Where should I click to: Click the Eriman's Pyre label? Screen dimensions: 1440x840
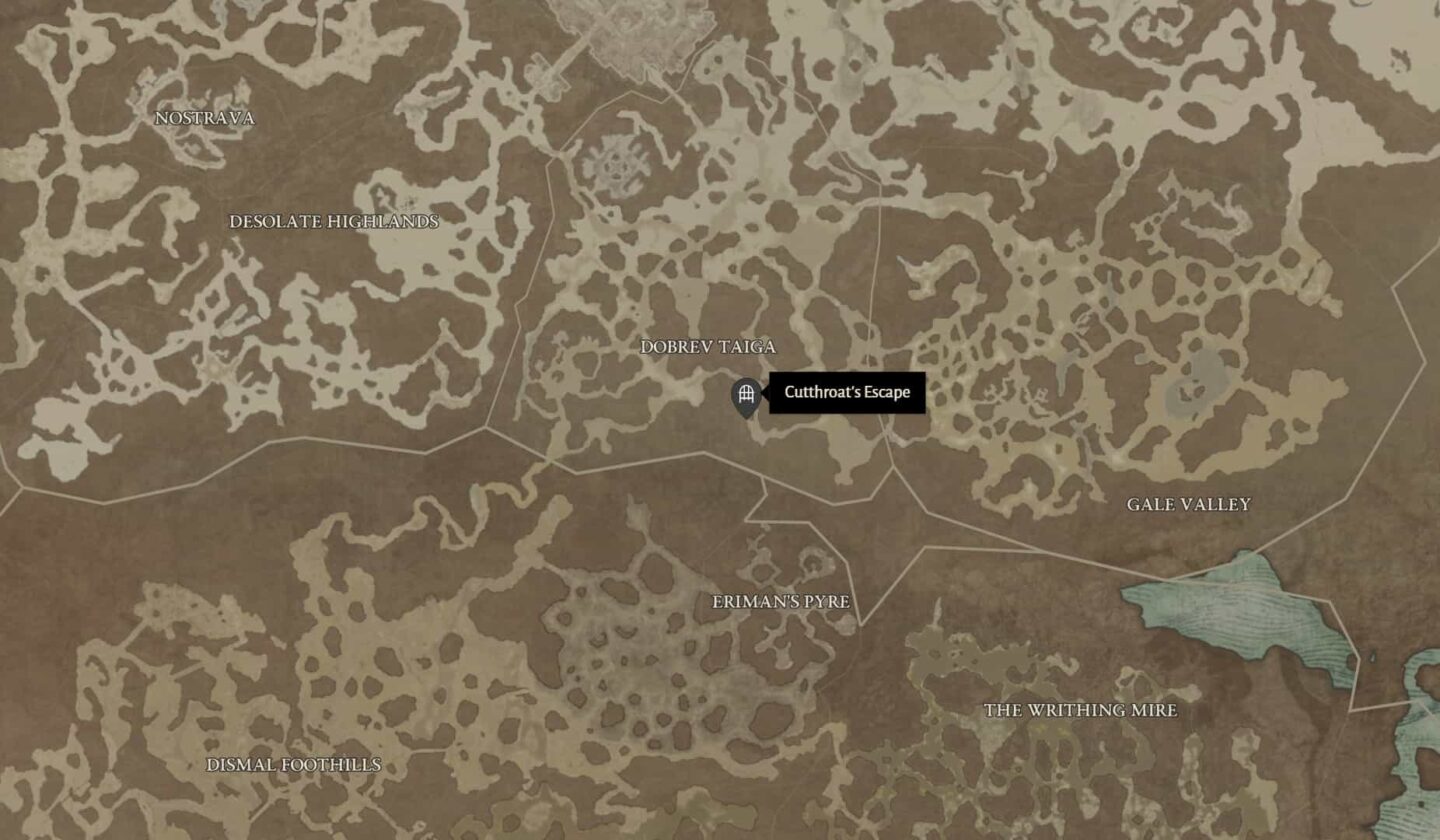781,603
